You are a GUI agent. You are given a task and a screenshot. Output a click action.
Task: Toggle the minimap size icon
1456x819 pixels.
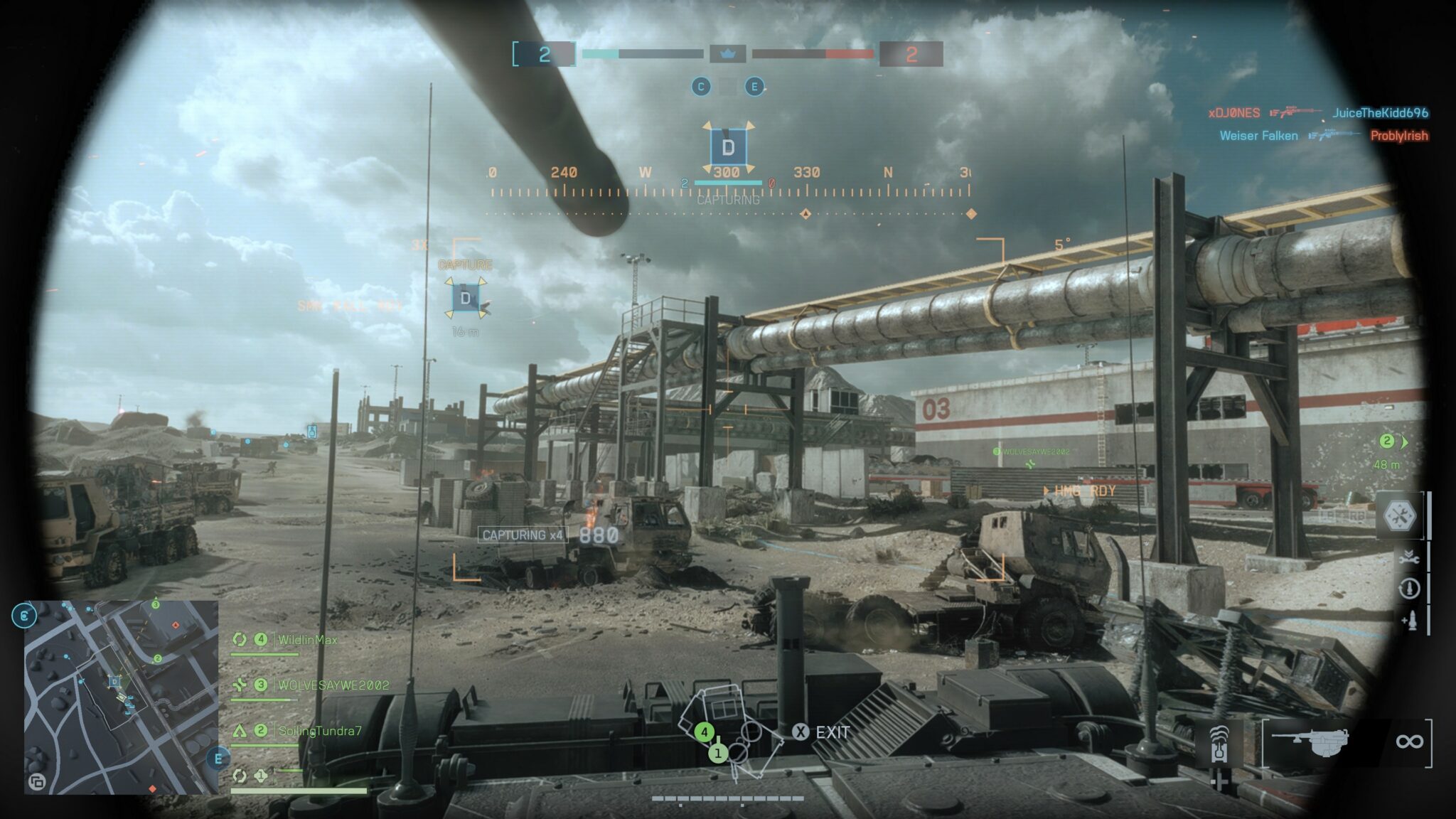(36, 783)
